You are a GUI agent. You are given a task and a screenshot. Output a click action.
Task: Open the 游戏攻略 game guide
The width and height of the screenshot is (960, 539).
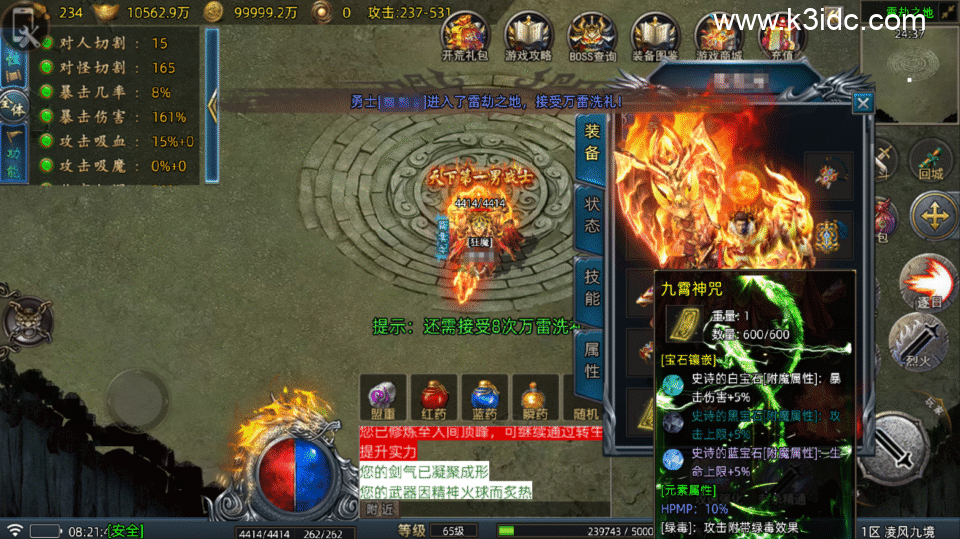[x=529, y=36]
